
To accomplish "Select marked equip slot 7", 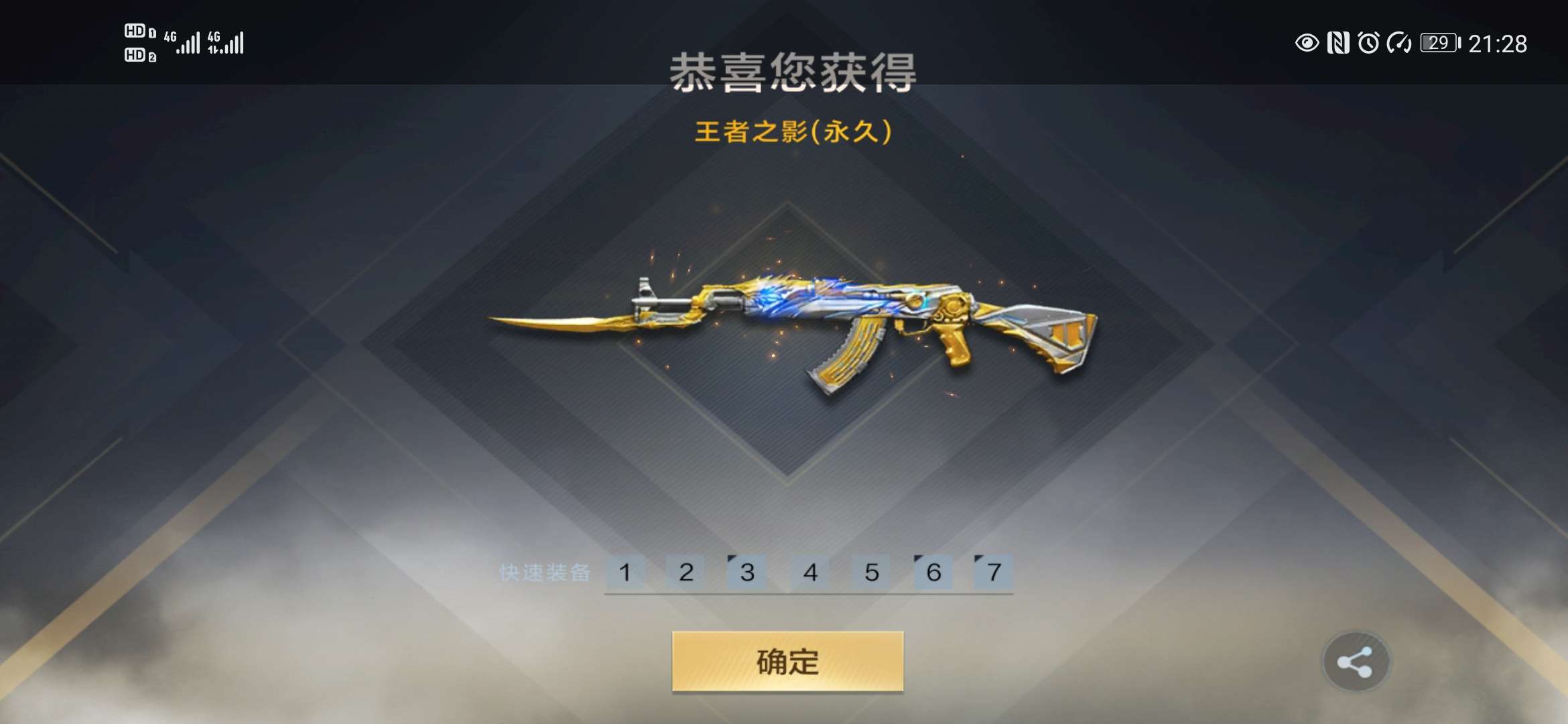I will (994, 573).
